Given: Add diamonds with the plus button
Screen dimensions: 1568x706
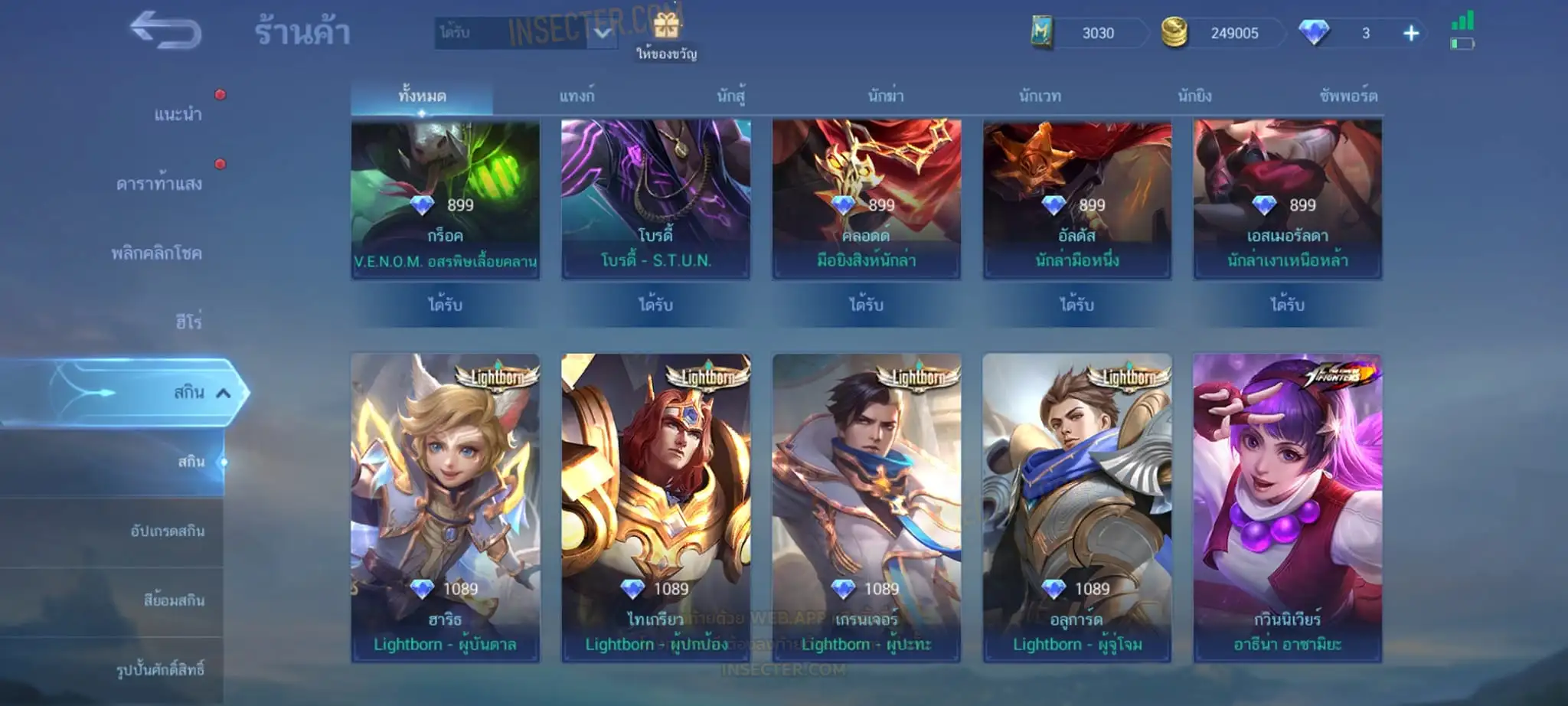Looking at the screenshot, I should pos(1411,33).
